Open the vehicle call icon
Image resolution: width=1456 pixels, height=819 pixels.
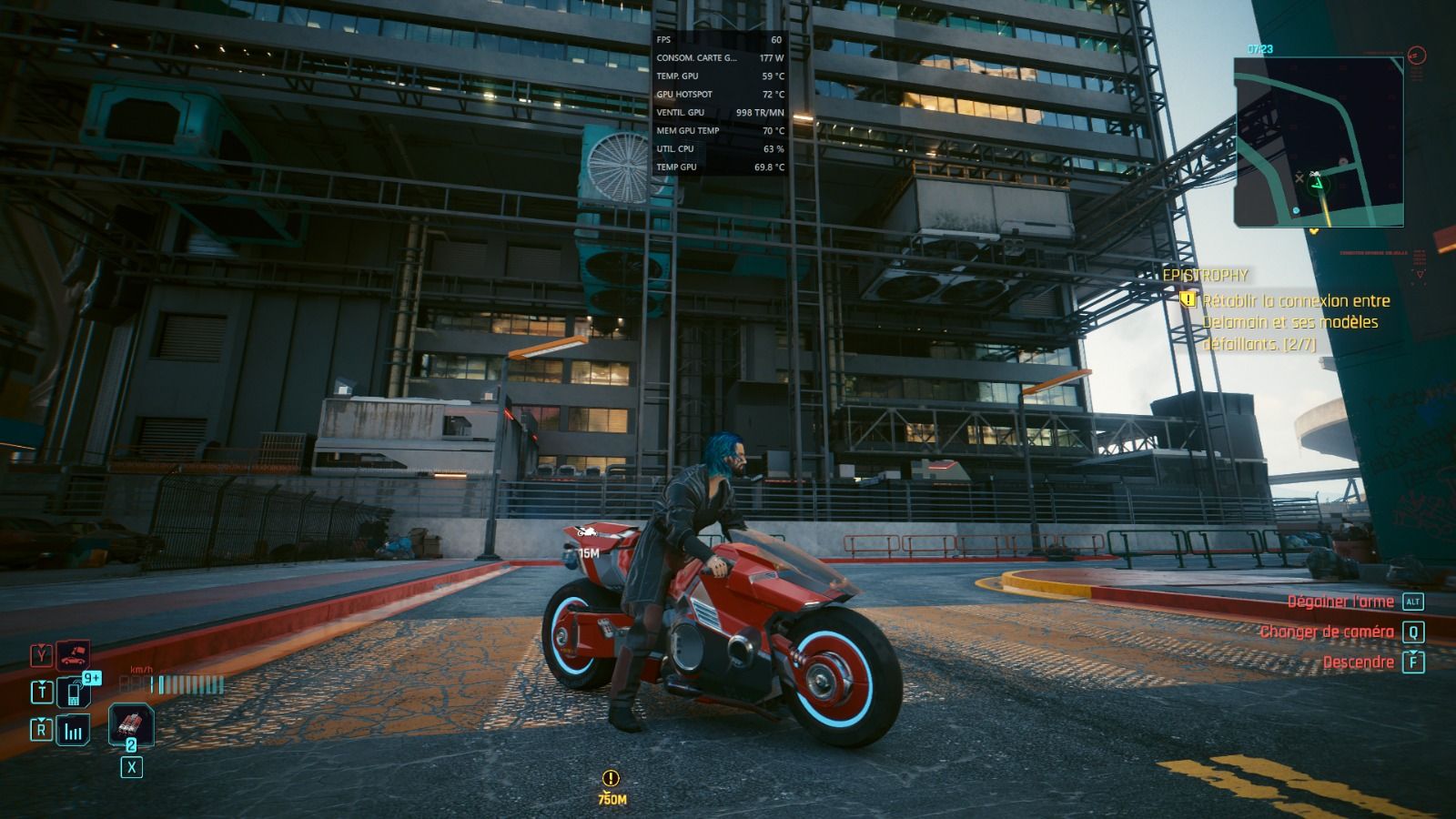click(x=73, y=655)
